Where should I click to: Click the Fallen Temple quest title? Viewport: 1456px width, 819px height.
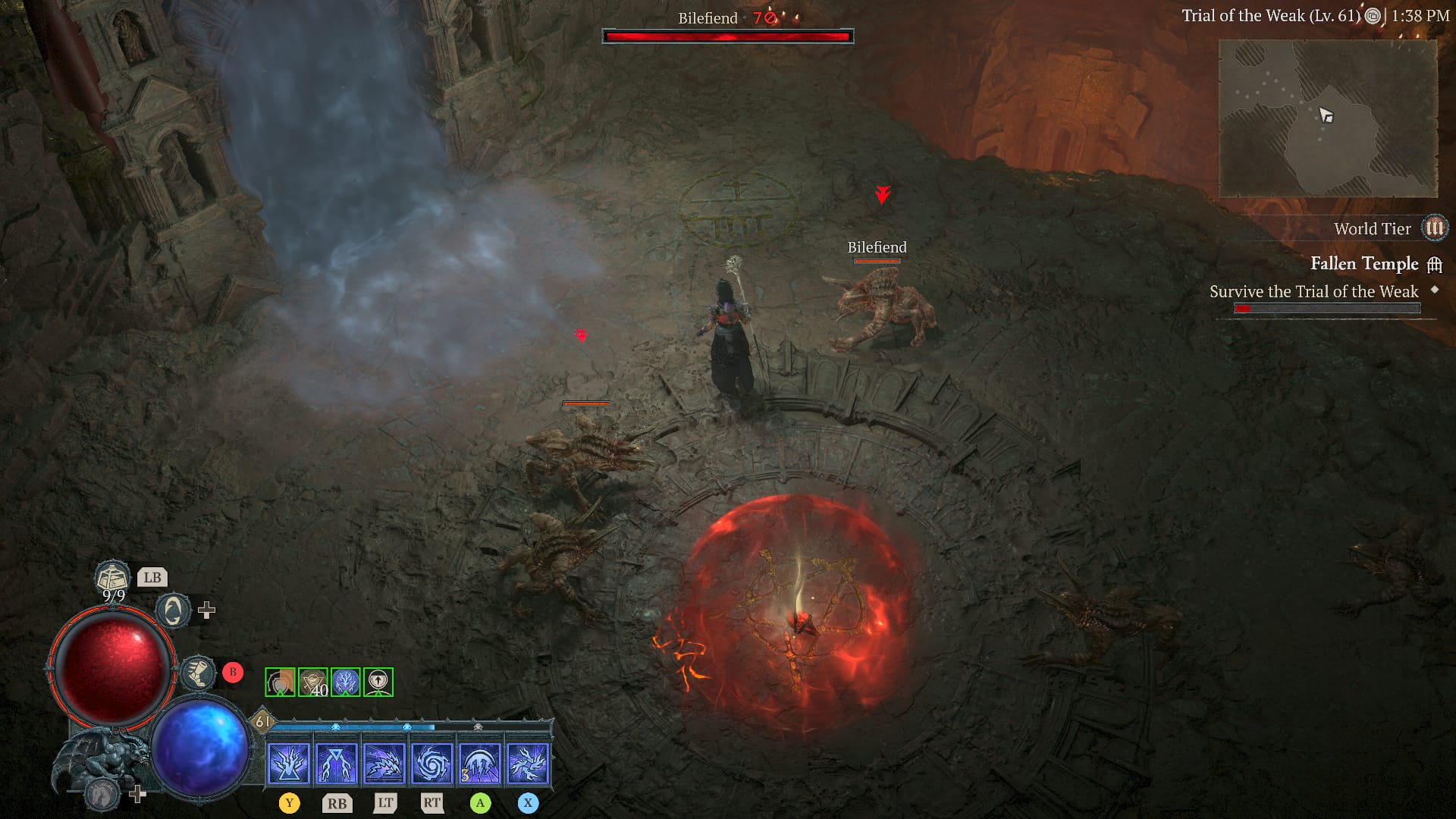(x=1364, y=264)
